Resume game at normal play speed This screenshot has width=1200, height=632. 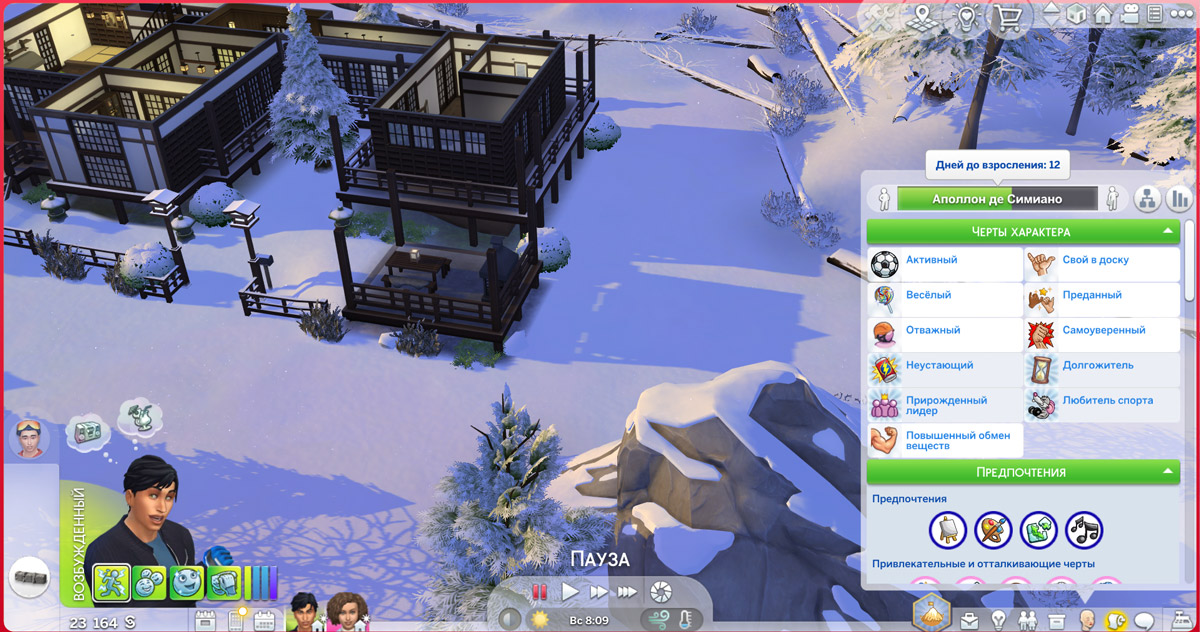[570, 591]
